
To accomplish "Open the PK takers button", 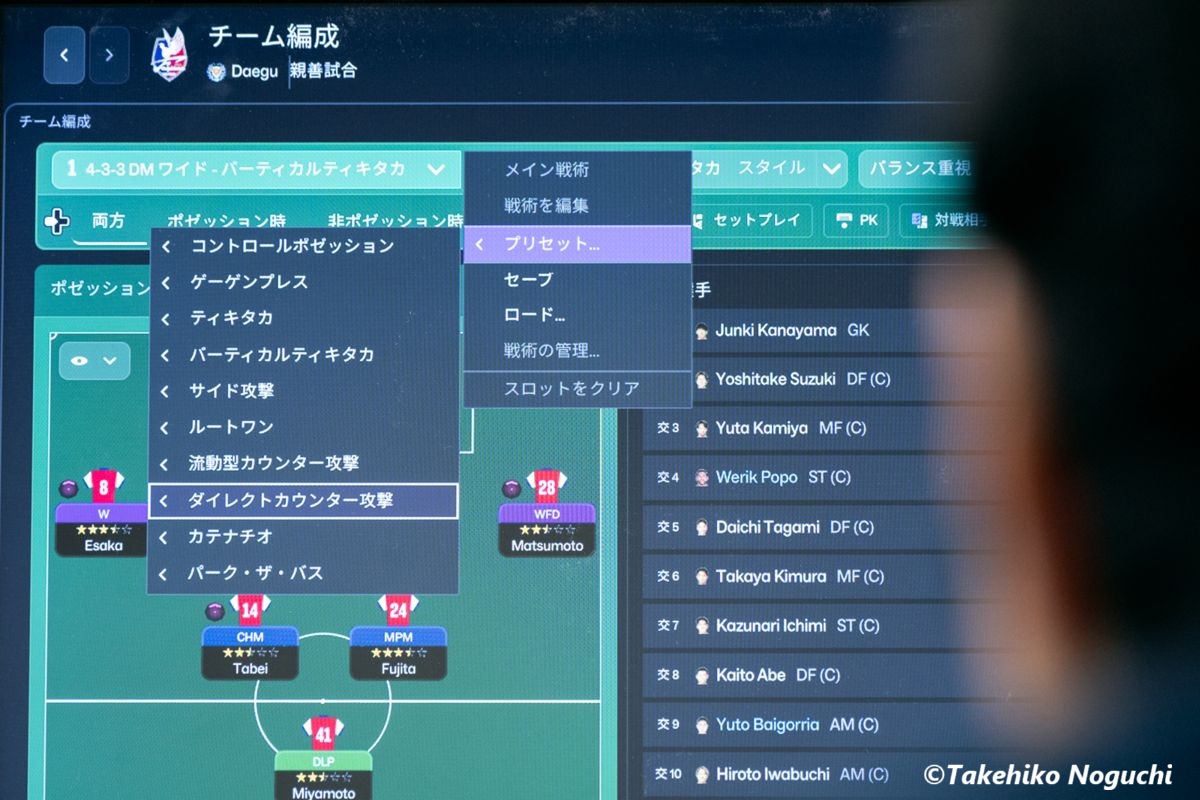I will coord(856,220).
